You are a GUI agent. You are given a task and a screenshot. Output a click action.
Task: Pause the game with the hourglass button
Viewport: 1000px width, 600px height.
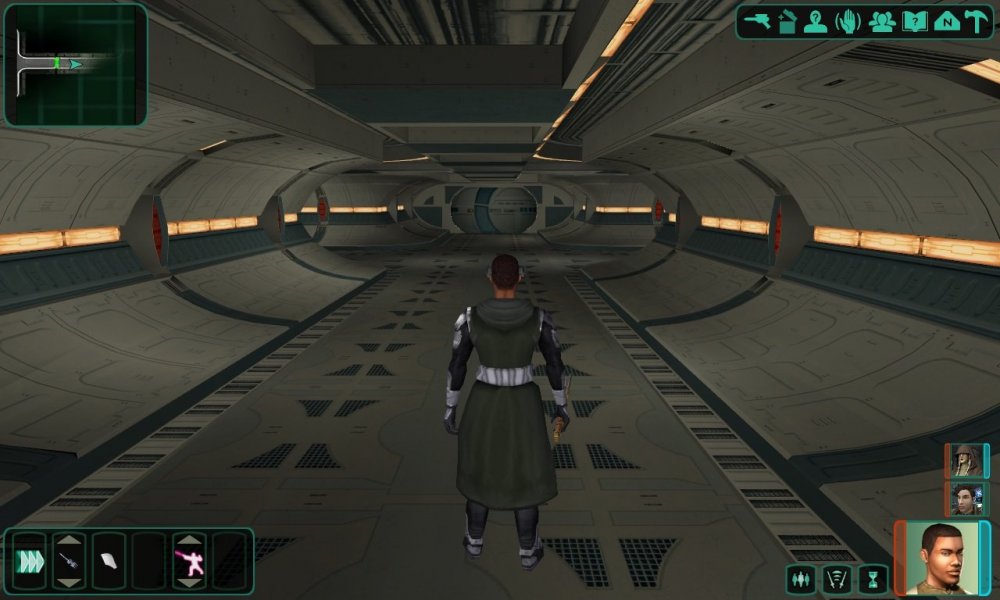click(873, 578)
